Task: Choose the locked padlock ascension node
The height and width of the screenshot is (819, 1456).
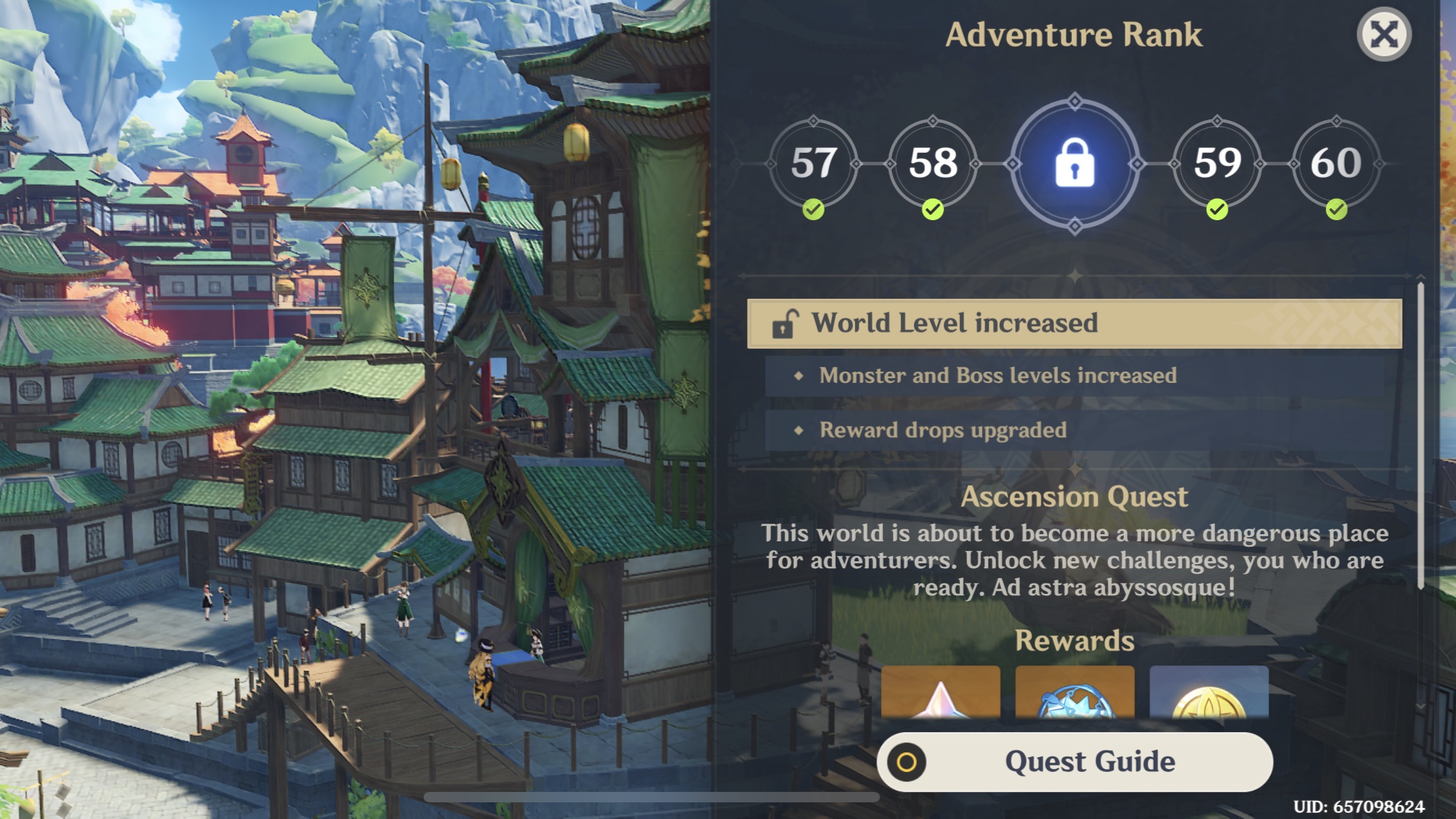Action: (1075, 164)
